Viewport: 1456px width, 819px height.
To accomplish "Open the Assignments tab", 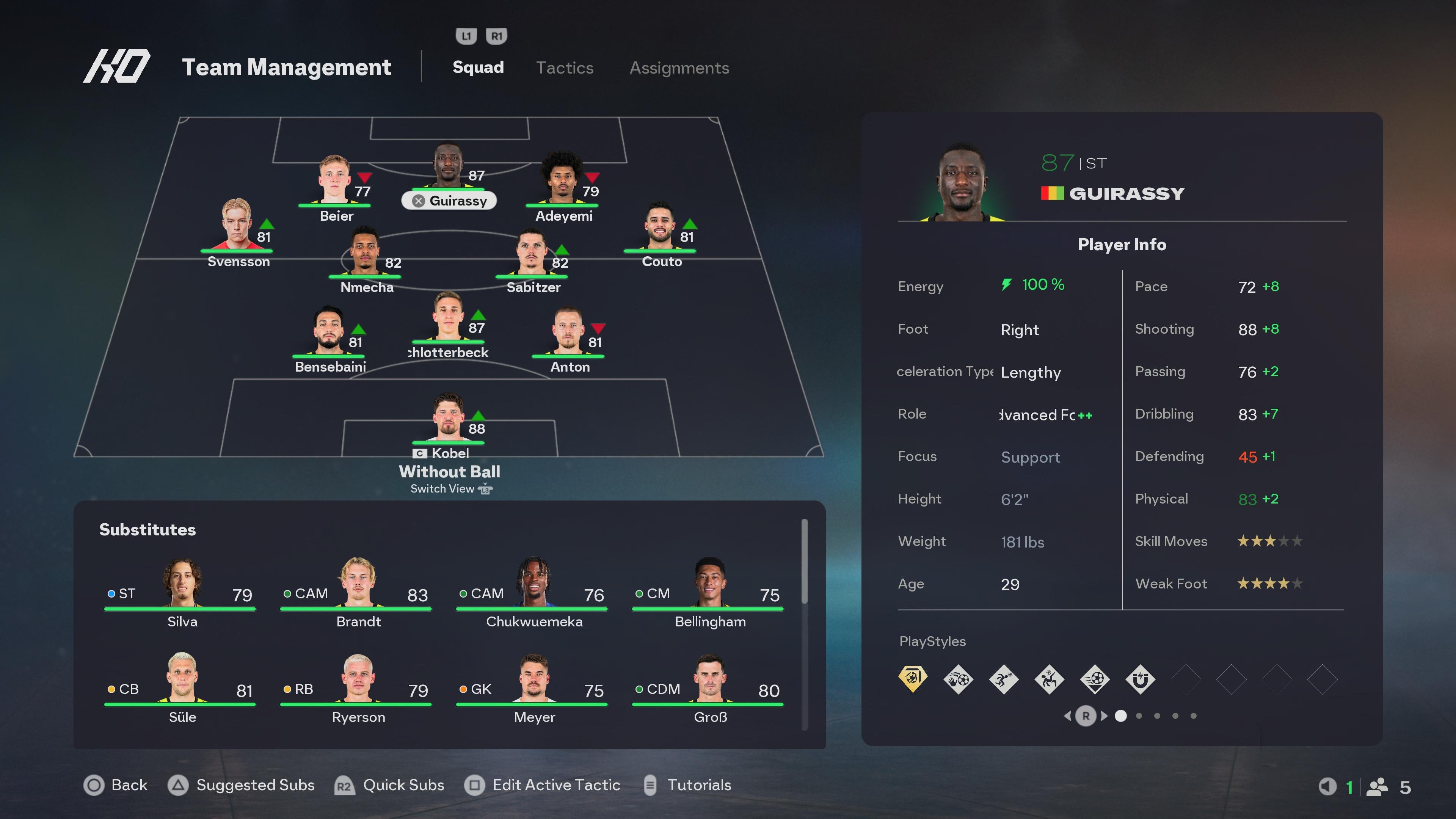I will pyautogui.click(x=679, y=68).
